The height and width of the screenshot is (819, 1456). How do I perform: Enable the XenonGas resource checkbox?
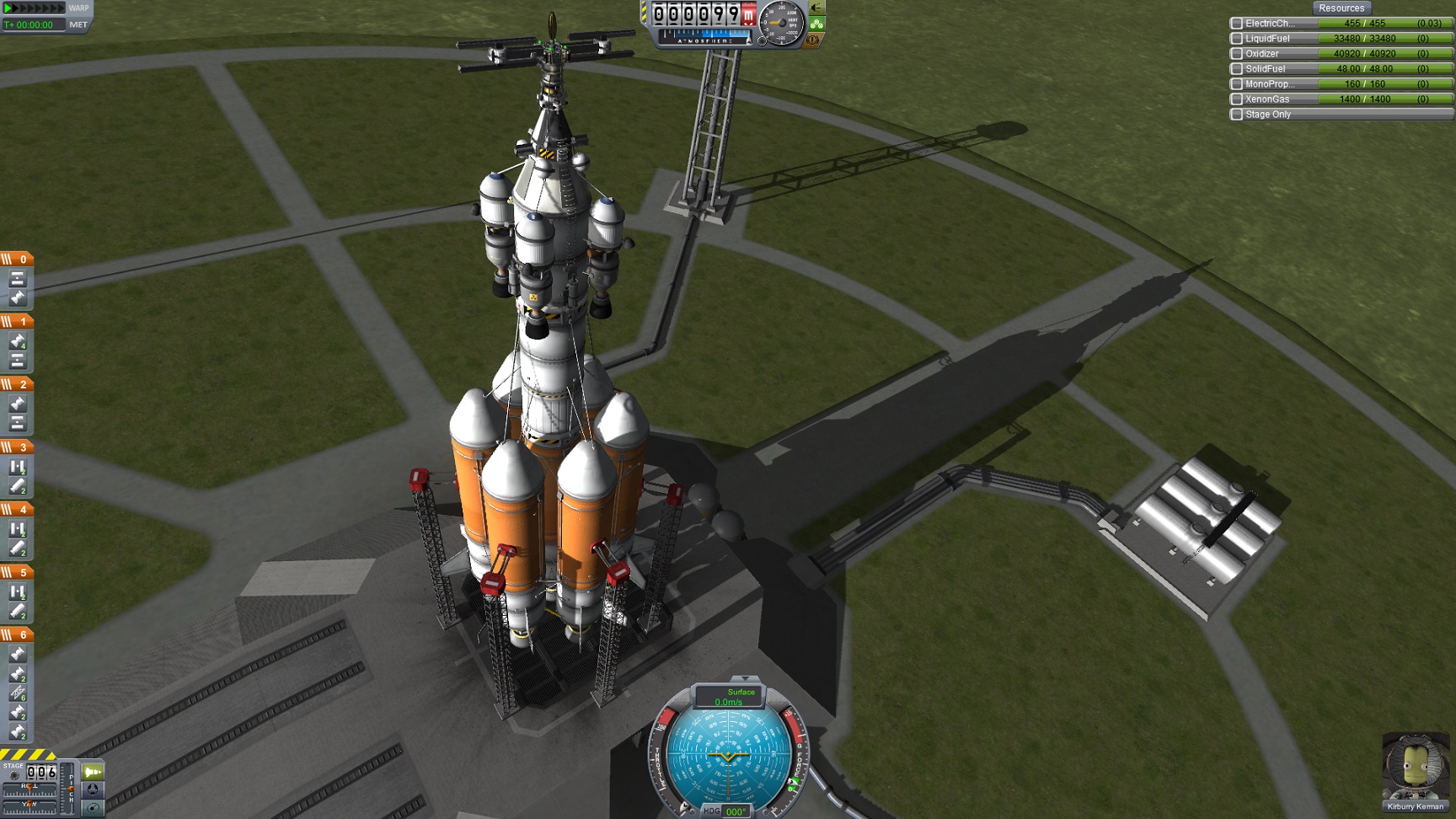click(x=1237, y=99)
